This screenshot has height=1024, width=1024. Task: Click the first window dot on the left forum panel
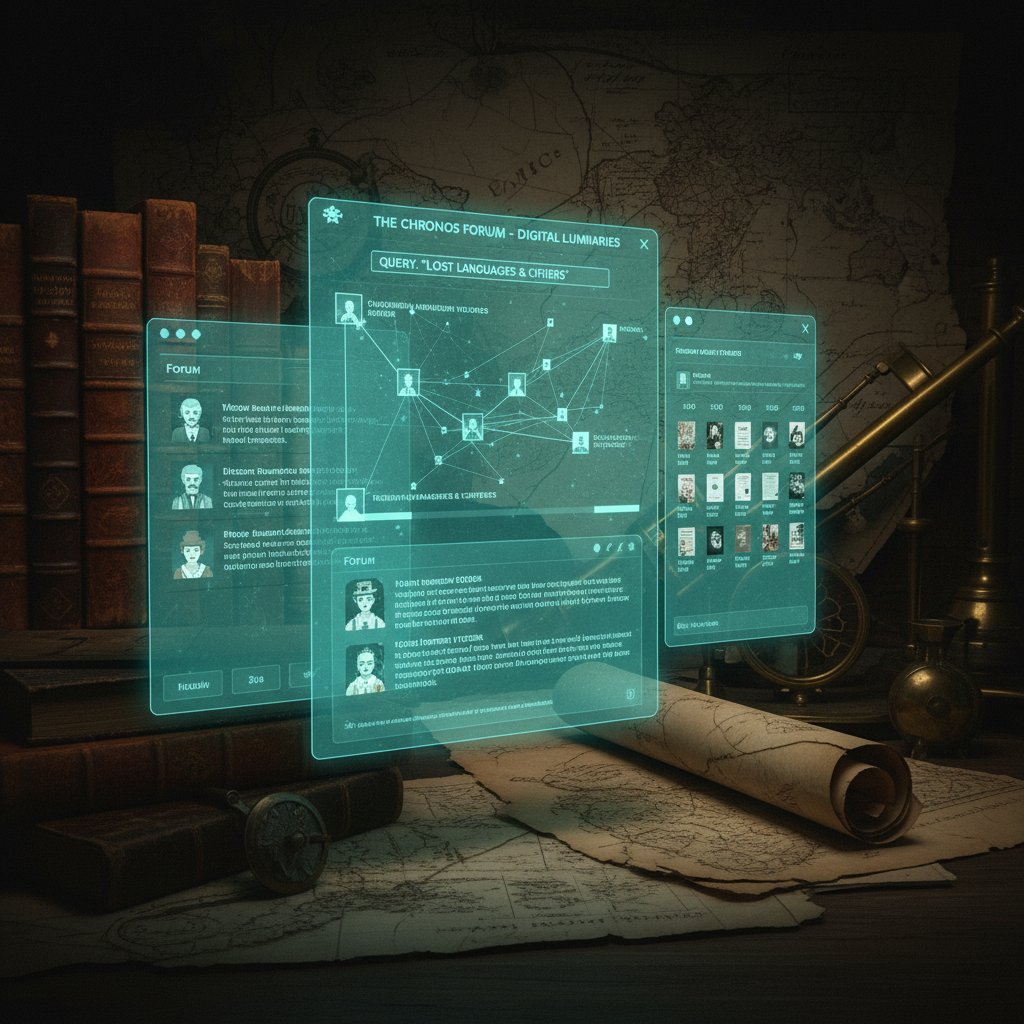tap(163, 333)
